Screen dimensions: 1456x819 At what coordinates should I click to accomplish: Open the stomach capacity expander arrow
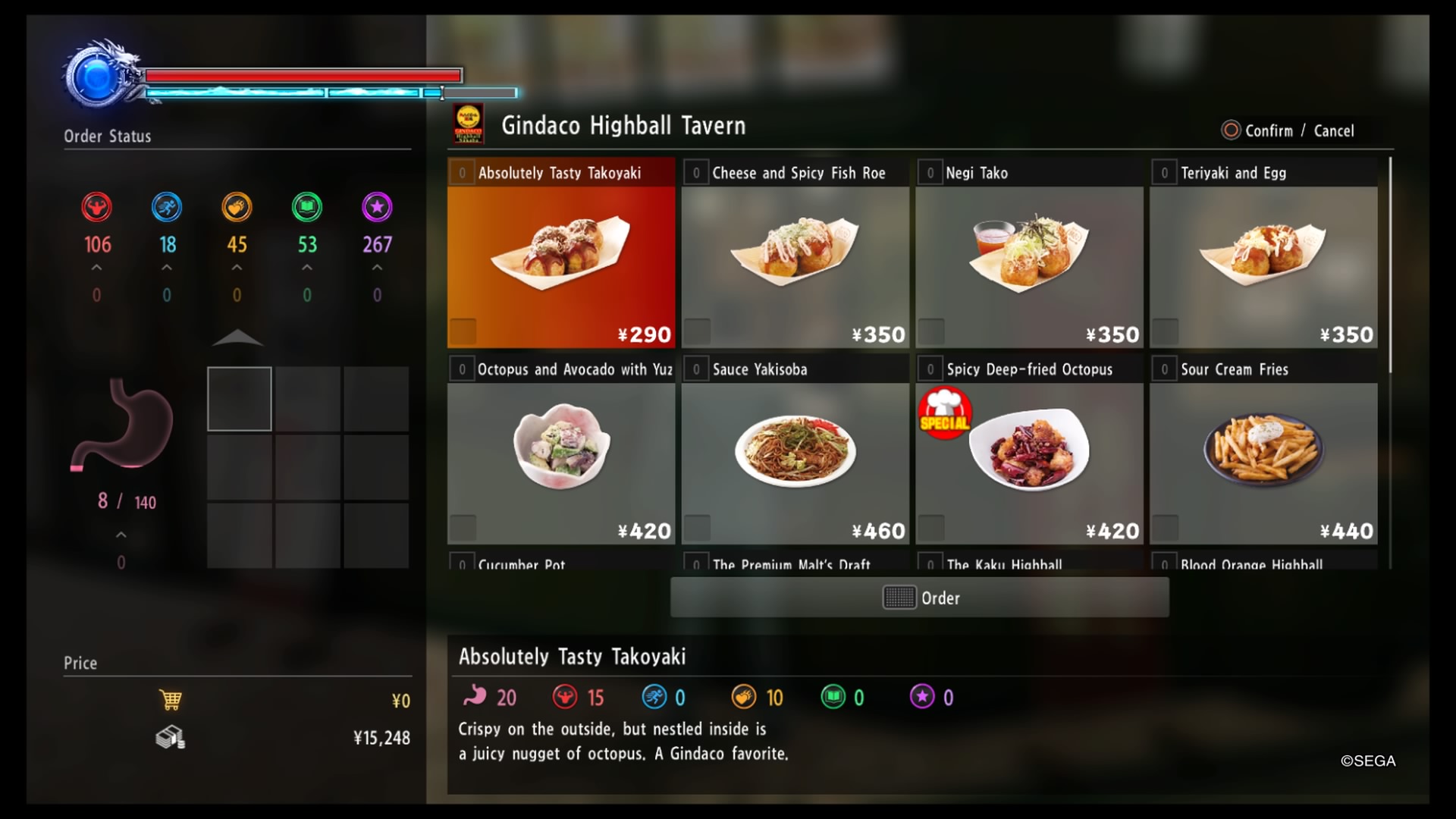(x=120, y=534)
